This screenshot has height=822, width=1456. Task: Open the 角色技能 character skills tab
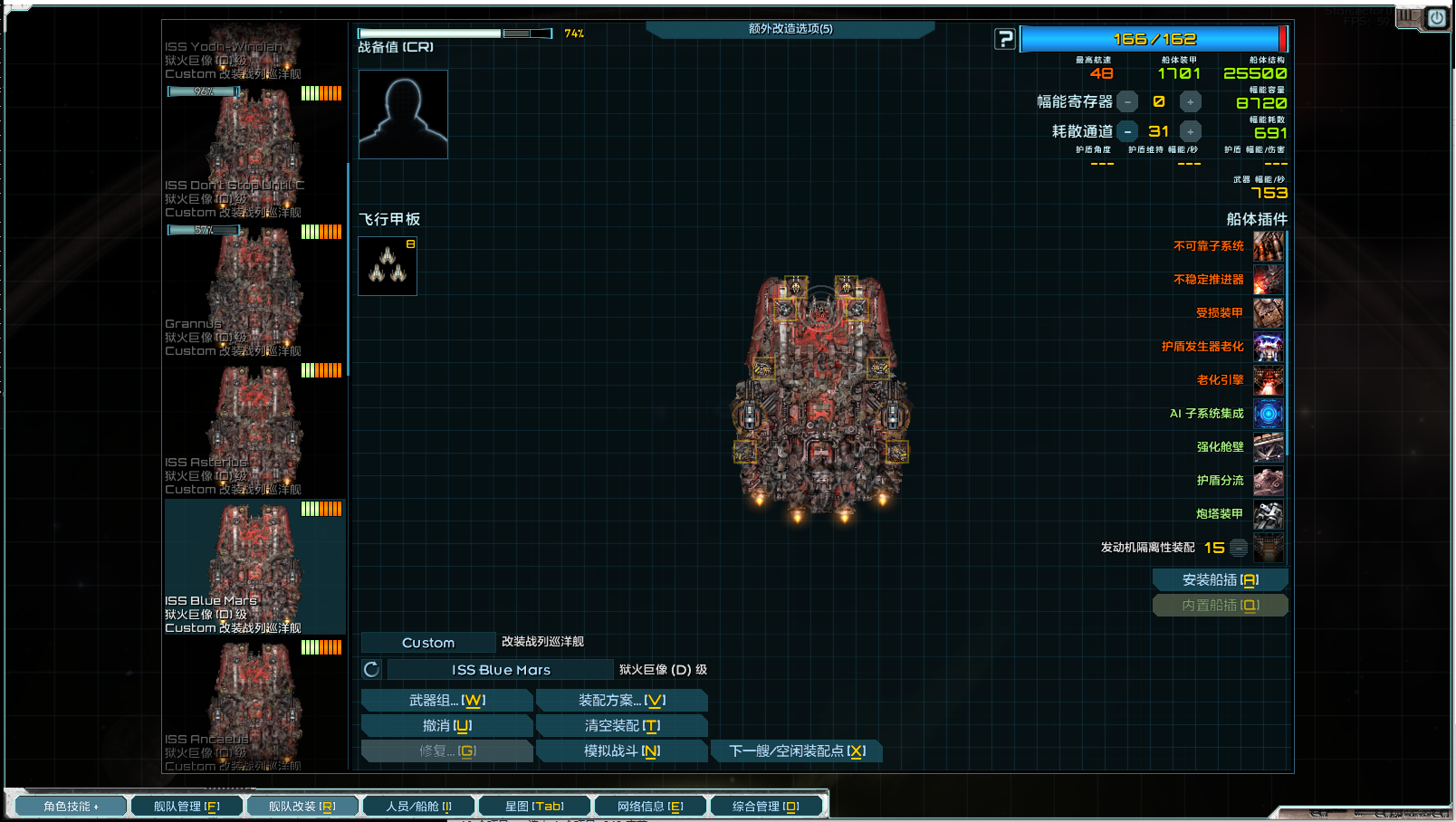pyautogui.click(x=69, y=806)
